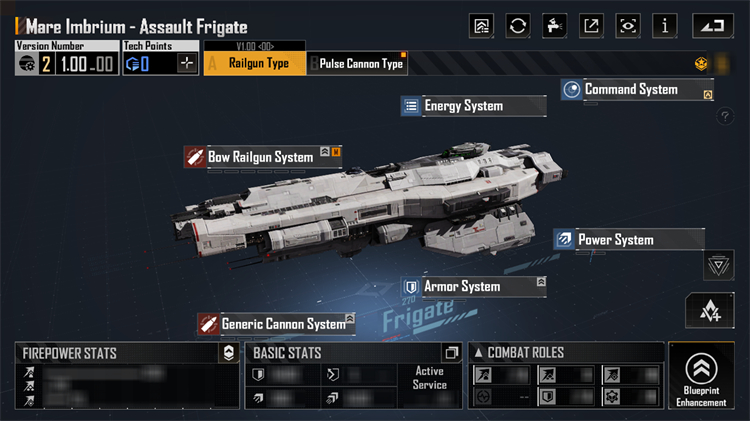This screenshot has height=421, width=750.
Task: Open the info (i) button
Action: (666, 25)
